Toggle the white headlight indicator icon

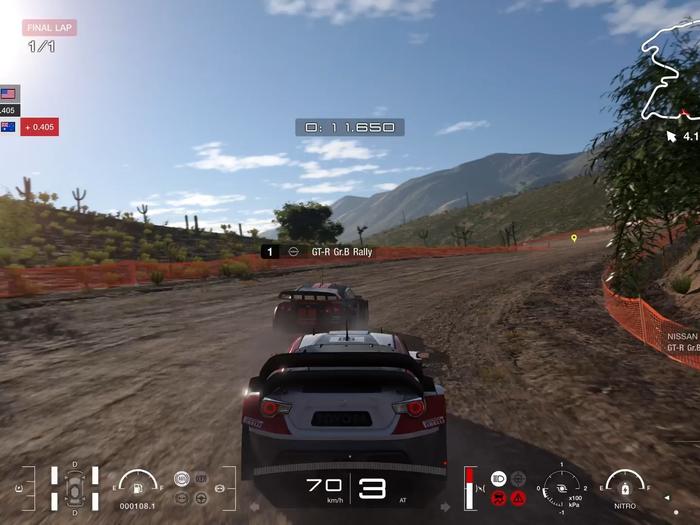(x=499, y=479)
